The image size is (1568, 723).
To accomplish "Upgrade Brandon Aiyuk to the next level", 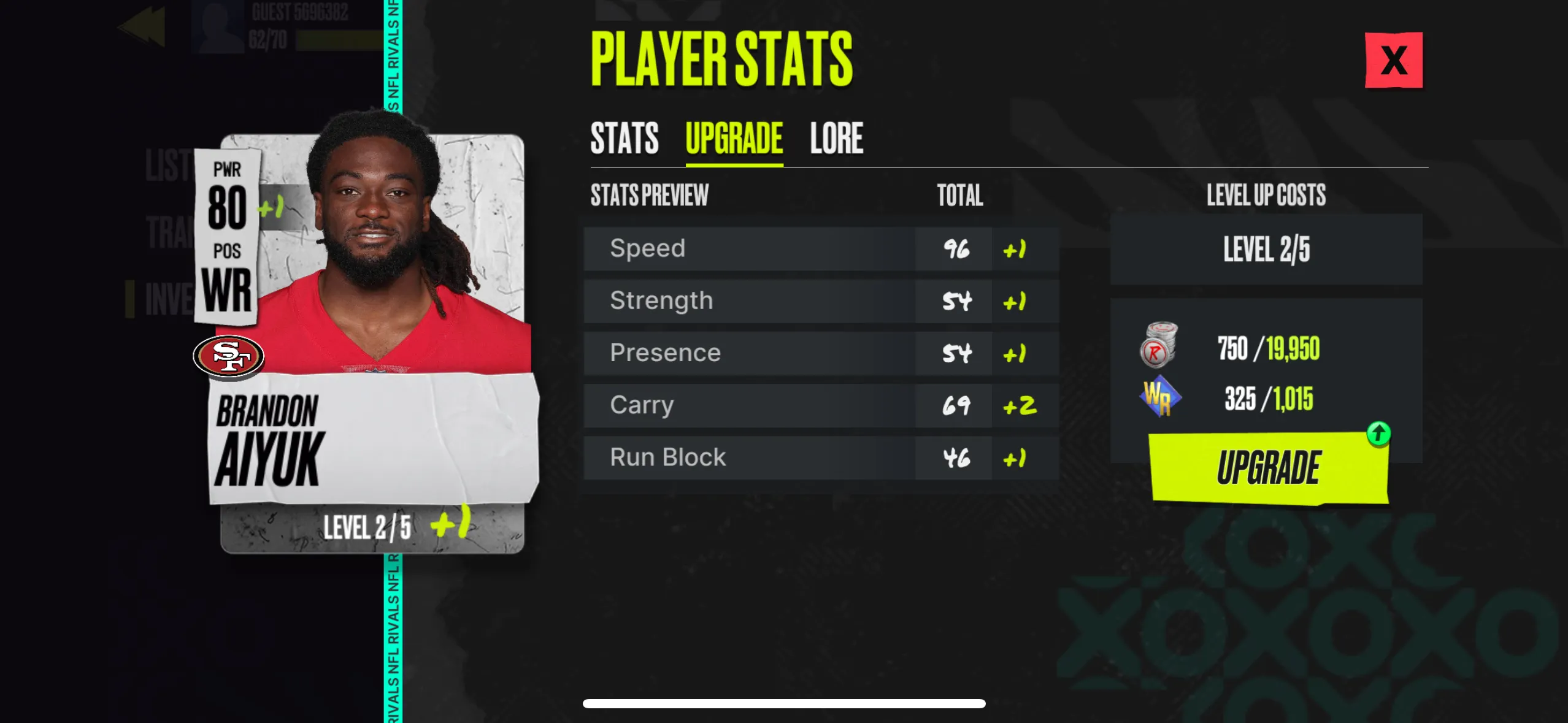I will pyautogui.click(x=1268, y=467).
